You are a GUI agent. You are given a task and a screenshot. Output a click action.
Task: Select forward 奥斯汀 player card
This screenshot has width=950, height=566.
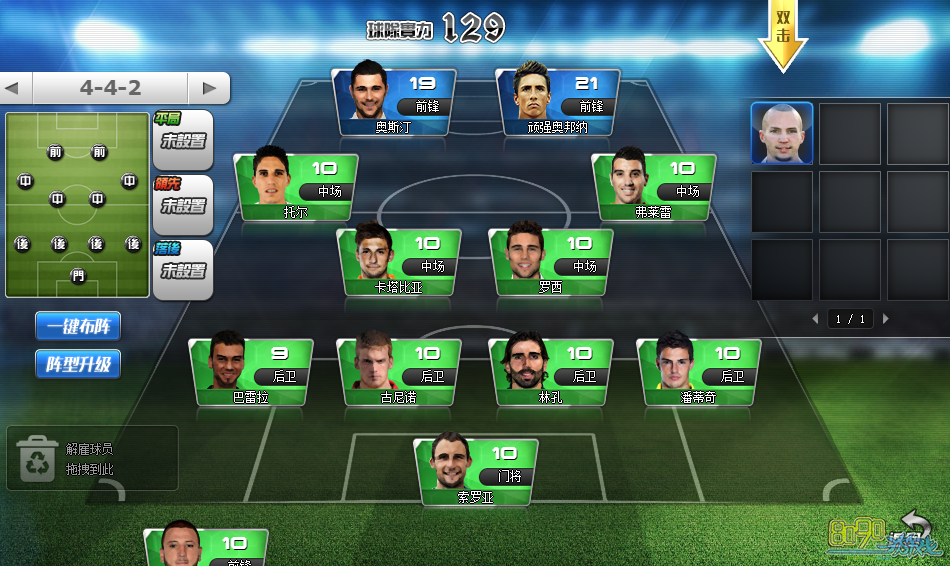[394, 102]
